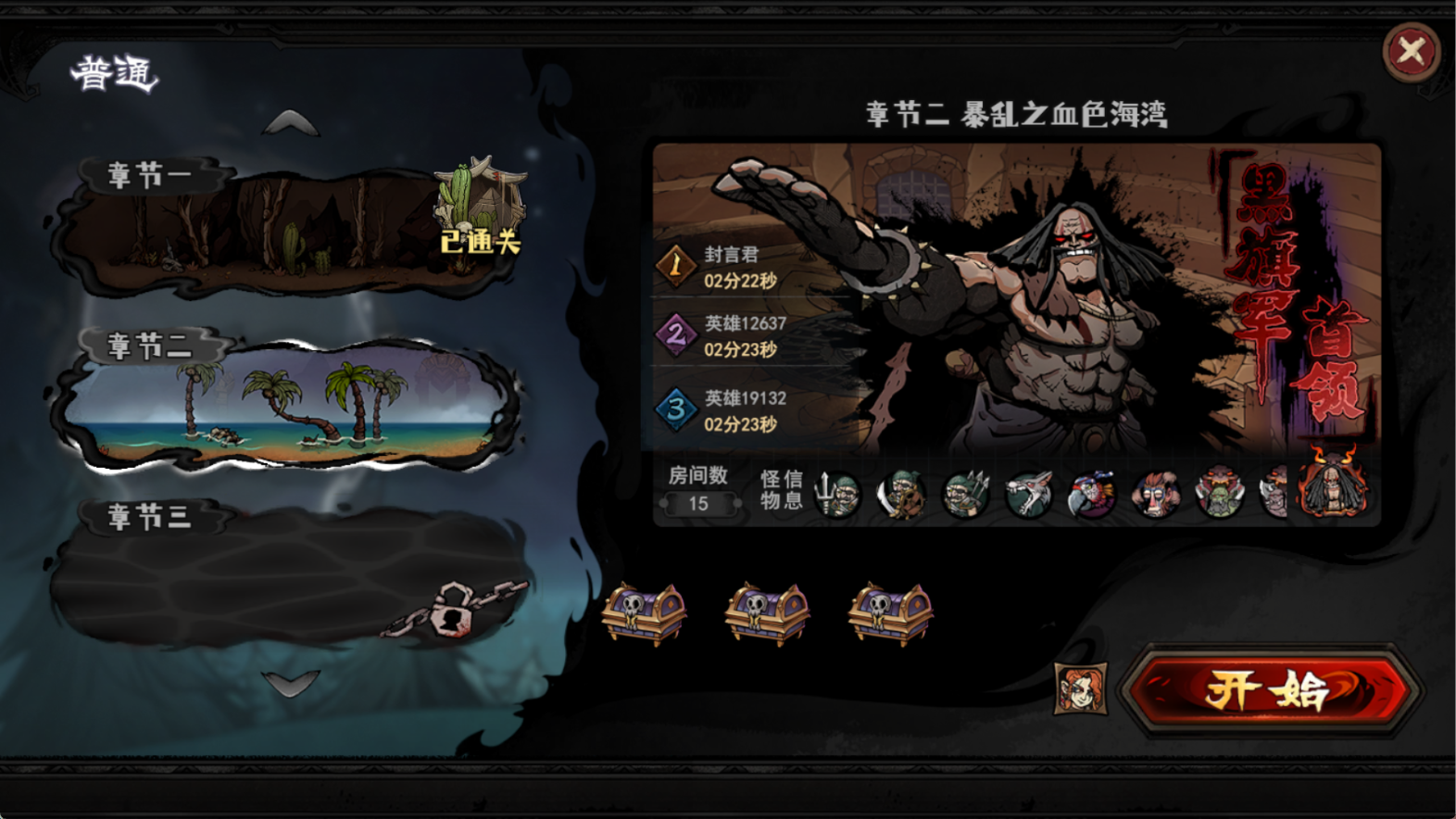Click the red-haired monkey monster icon
Screen dimensions: 1456x819
point(1156,496)
